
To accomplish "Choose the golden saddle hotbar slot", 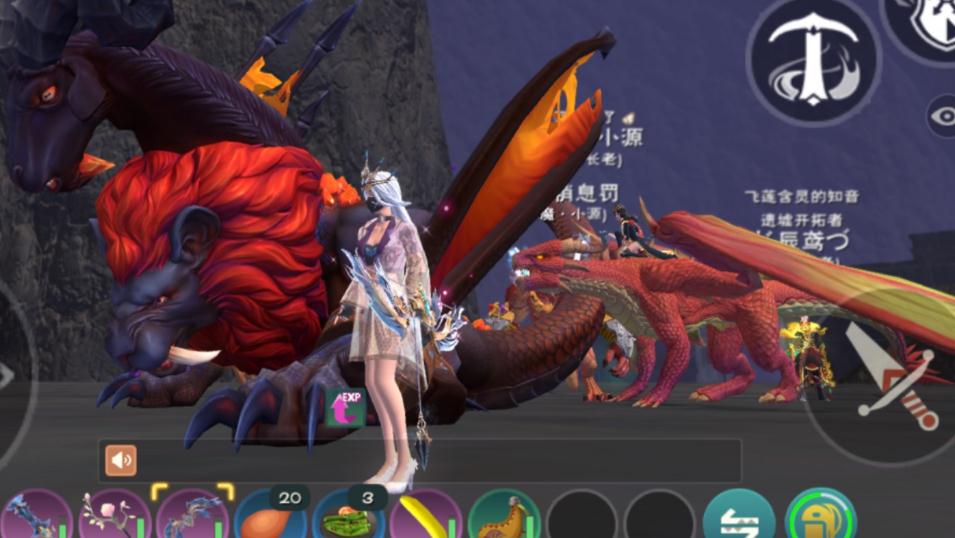I will coord(503,517).
